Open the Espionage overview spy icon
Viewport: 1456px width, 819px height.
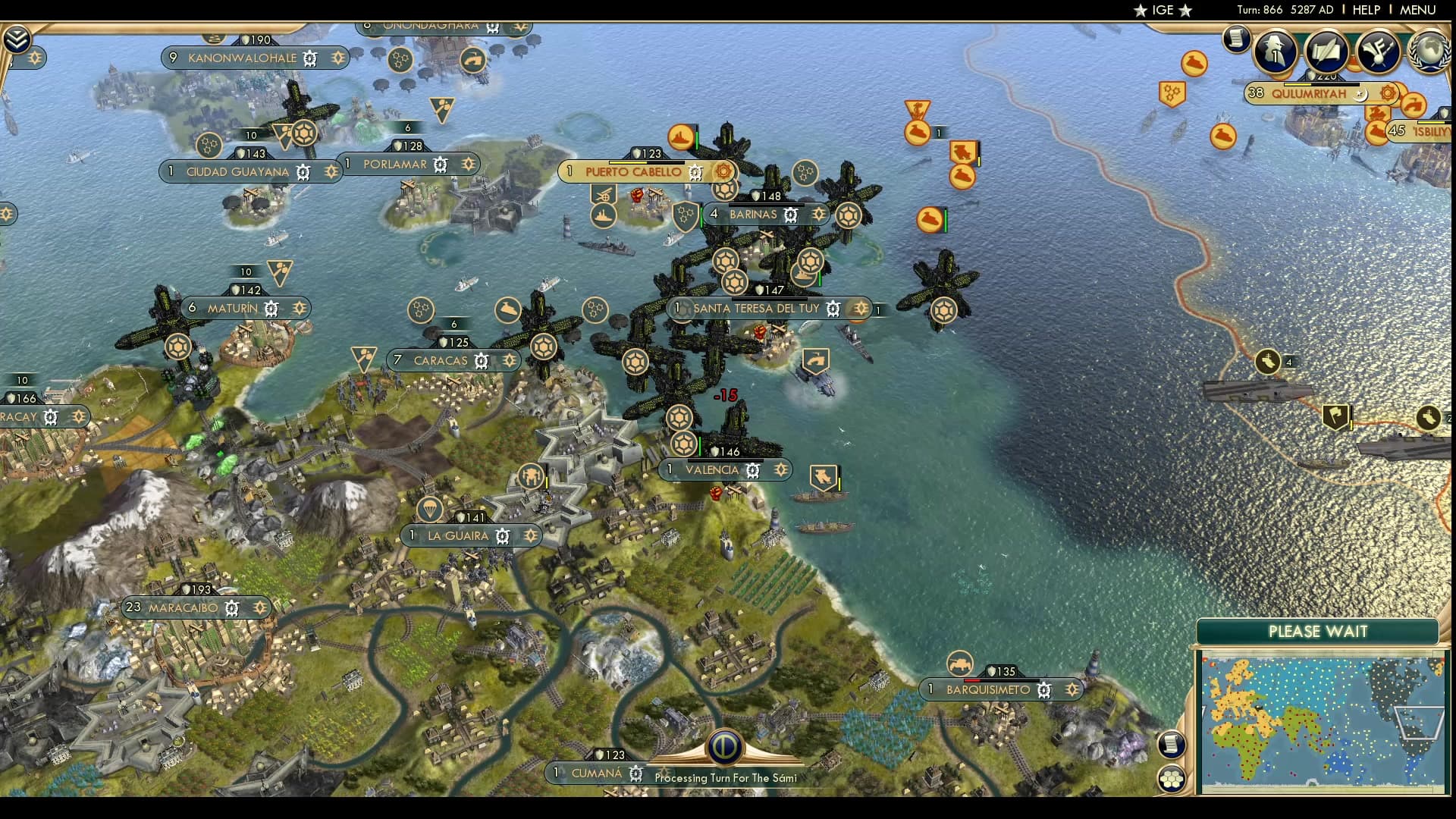coord(1276,53)
